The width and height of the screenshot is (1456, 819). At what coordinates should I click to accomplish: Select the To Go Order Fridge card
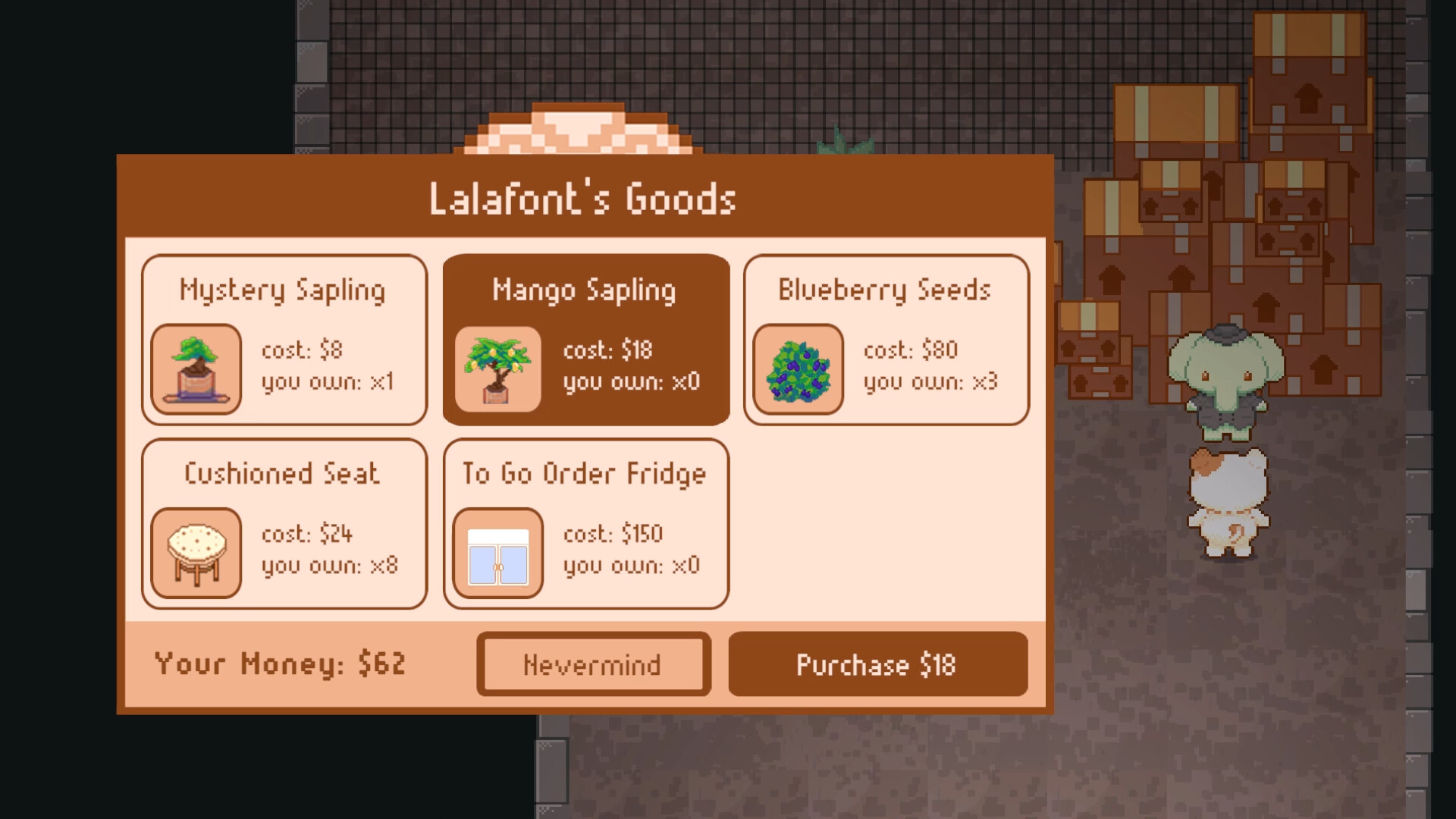pyautogui.click(x=586, y=523)
